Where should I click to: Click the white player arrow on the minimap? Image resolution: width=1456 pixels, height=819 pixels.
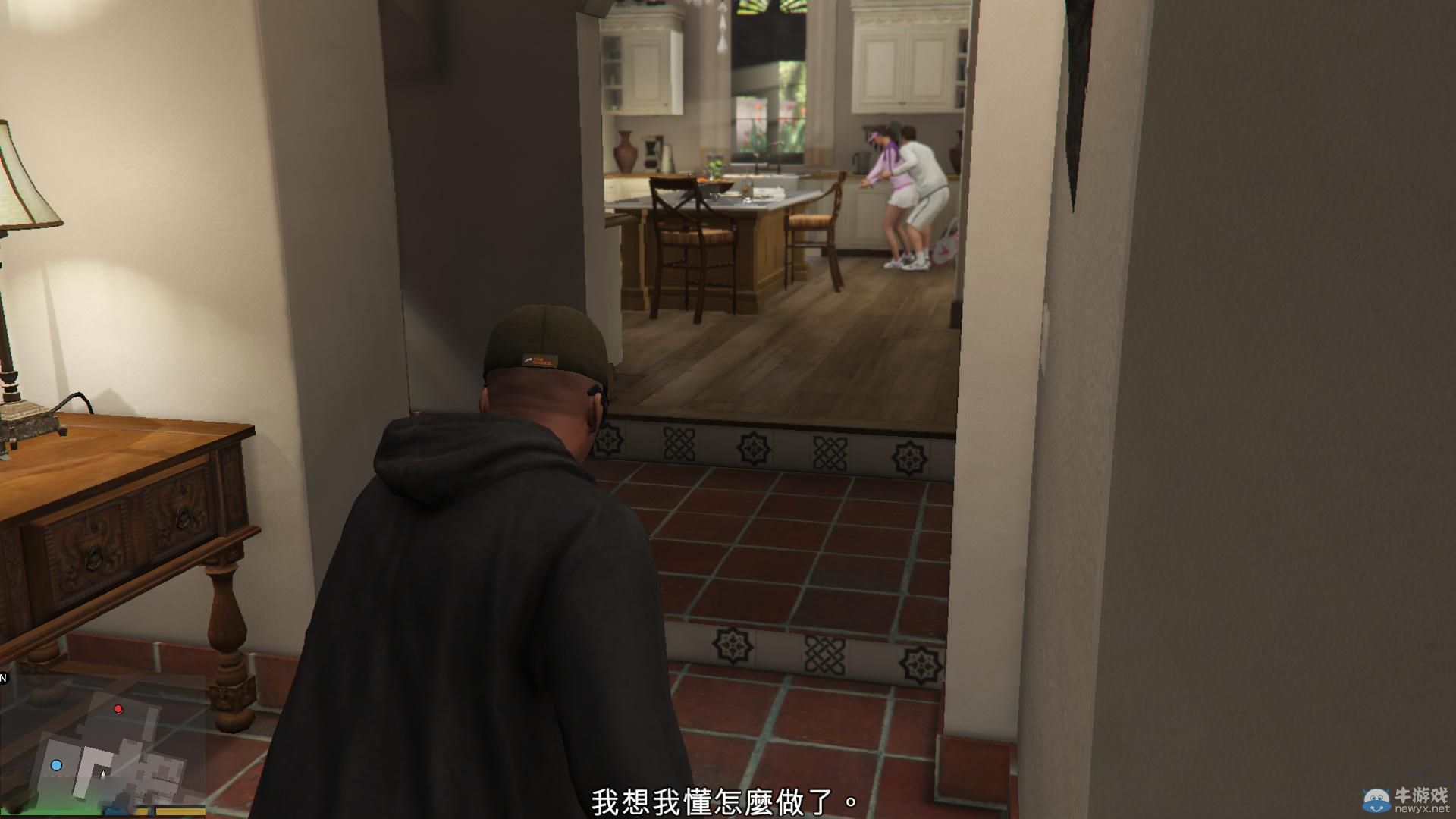103,774
